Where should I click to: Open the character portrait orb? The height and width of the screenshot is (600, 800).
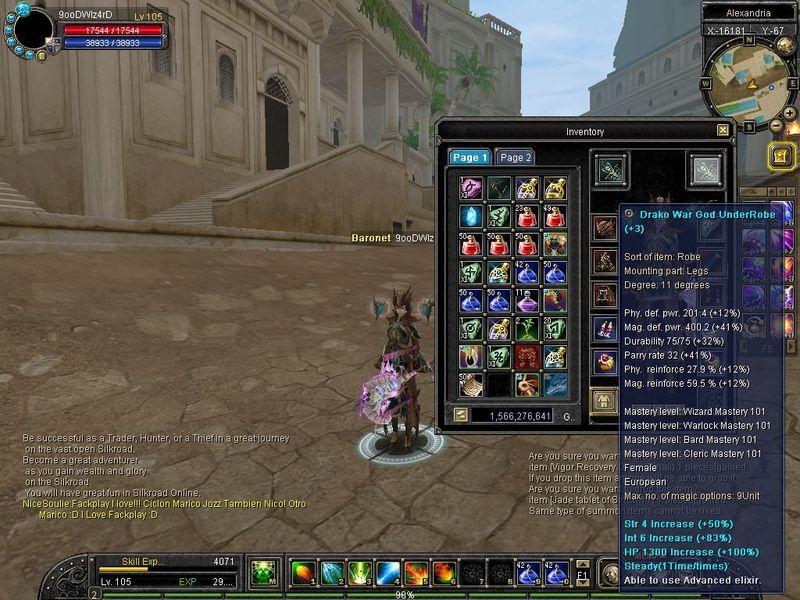coord(33,29)
